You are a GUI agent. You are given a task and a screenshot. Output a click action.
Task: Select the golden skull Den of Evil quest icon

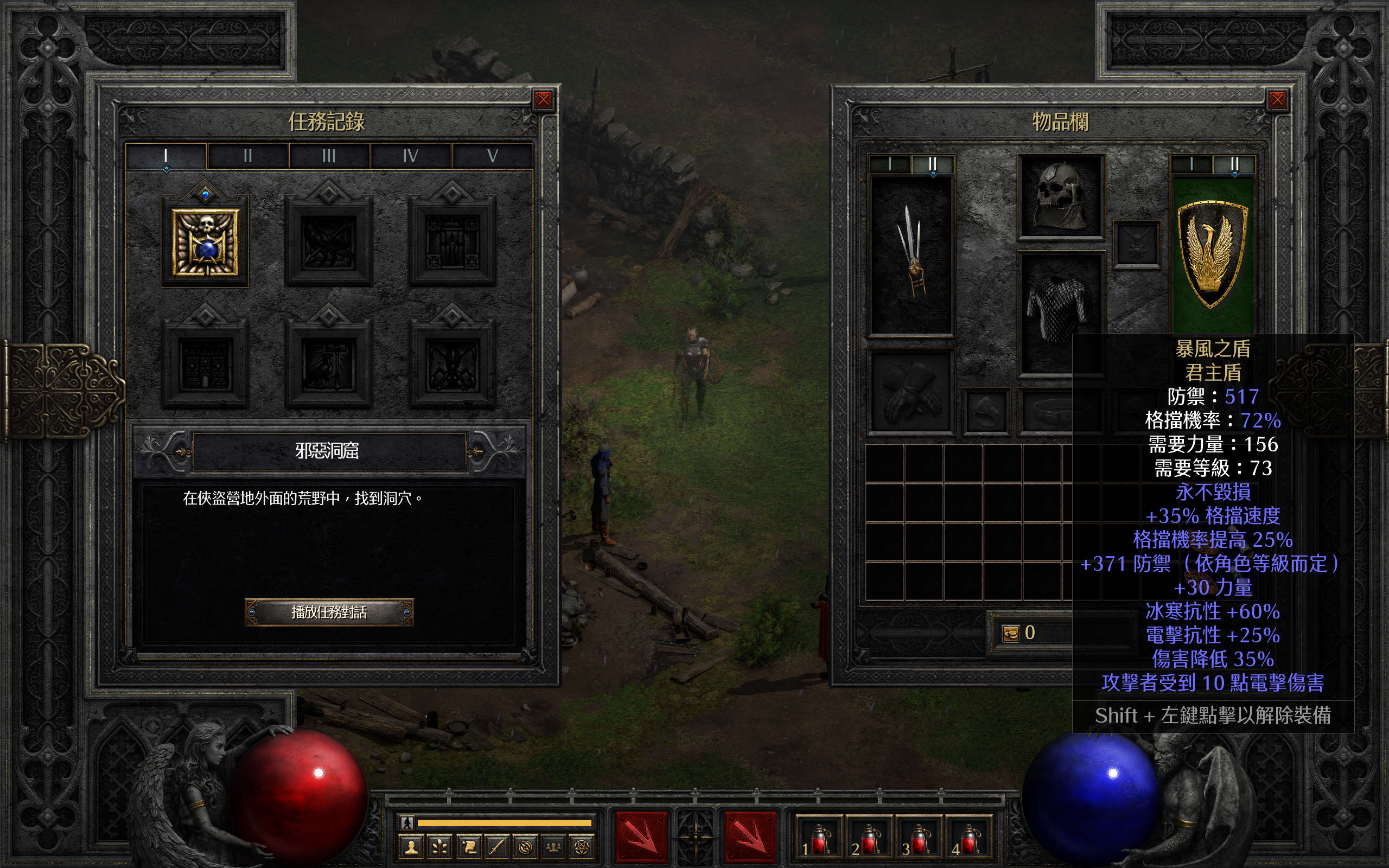(x=205, y=242)
